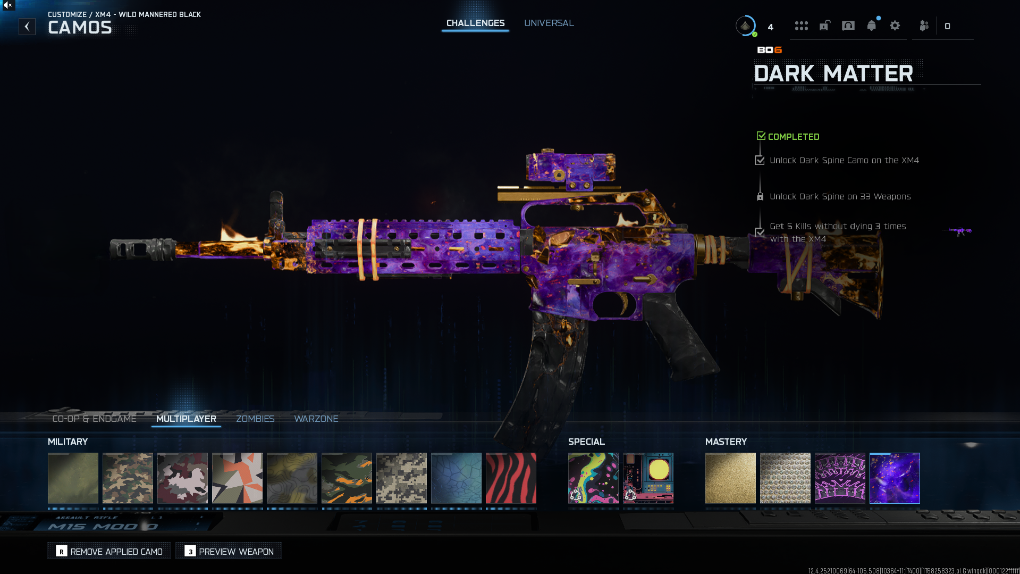
Task: Show the Zombies camo category
Action: click(x=255, y=419)
